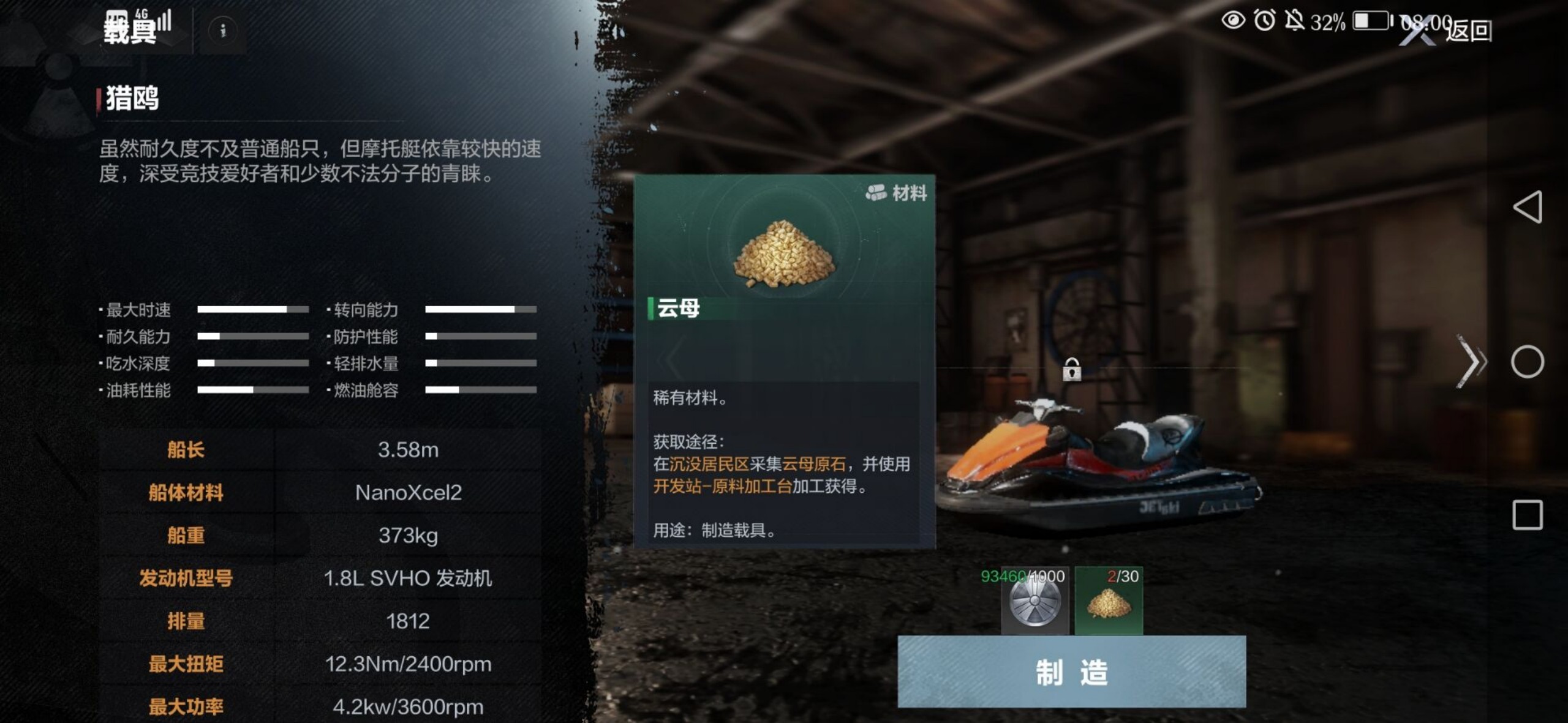Viewport: 1568px width, 723px height.
Task: Show next vehicle with right arrow
Action: (1472, 361)
